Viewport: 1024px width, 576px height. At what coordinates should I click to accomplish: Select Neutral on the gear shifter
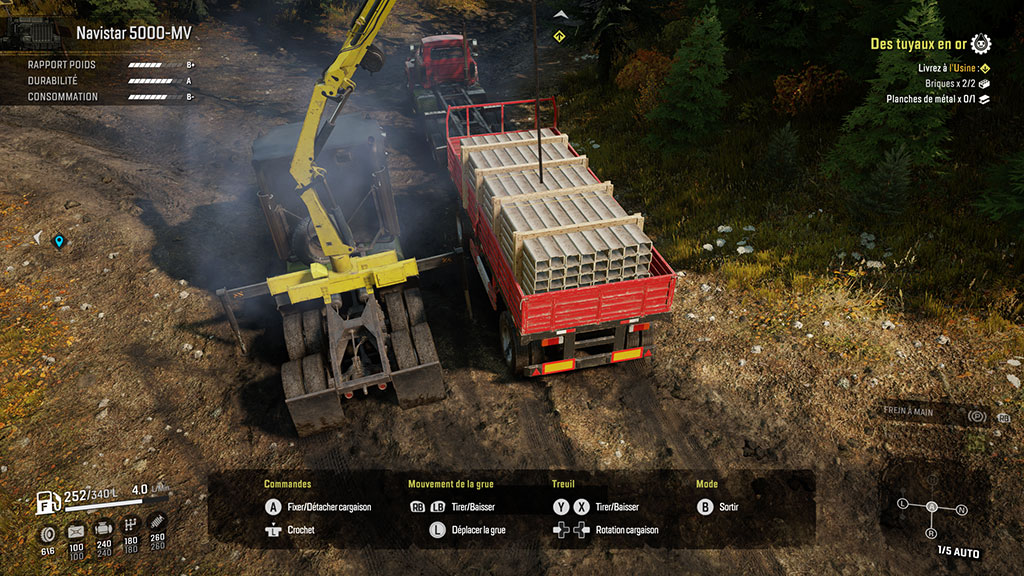[961, 510]
